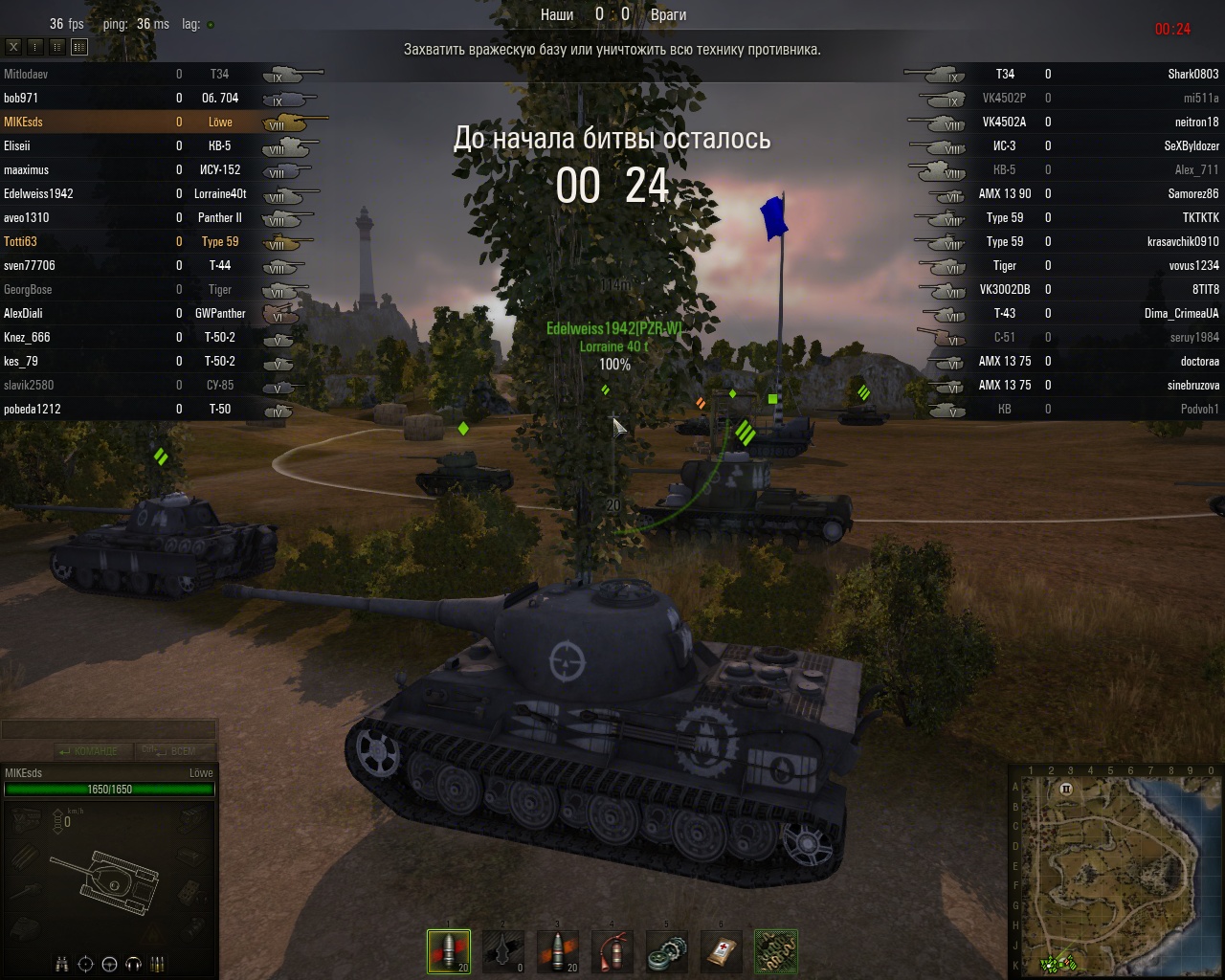
Task: Use the first aid kit consumable
Action: pos(722,951)
